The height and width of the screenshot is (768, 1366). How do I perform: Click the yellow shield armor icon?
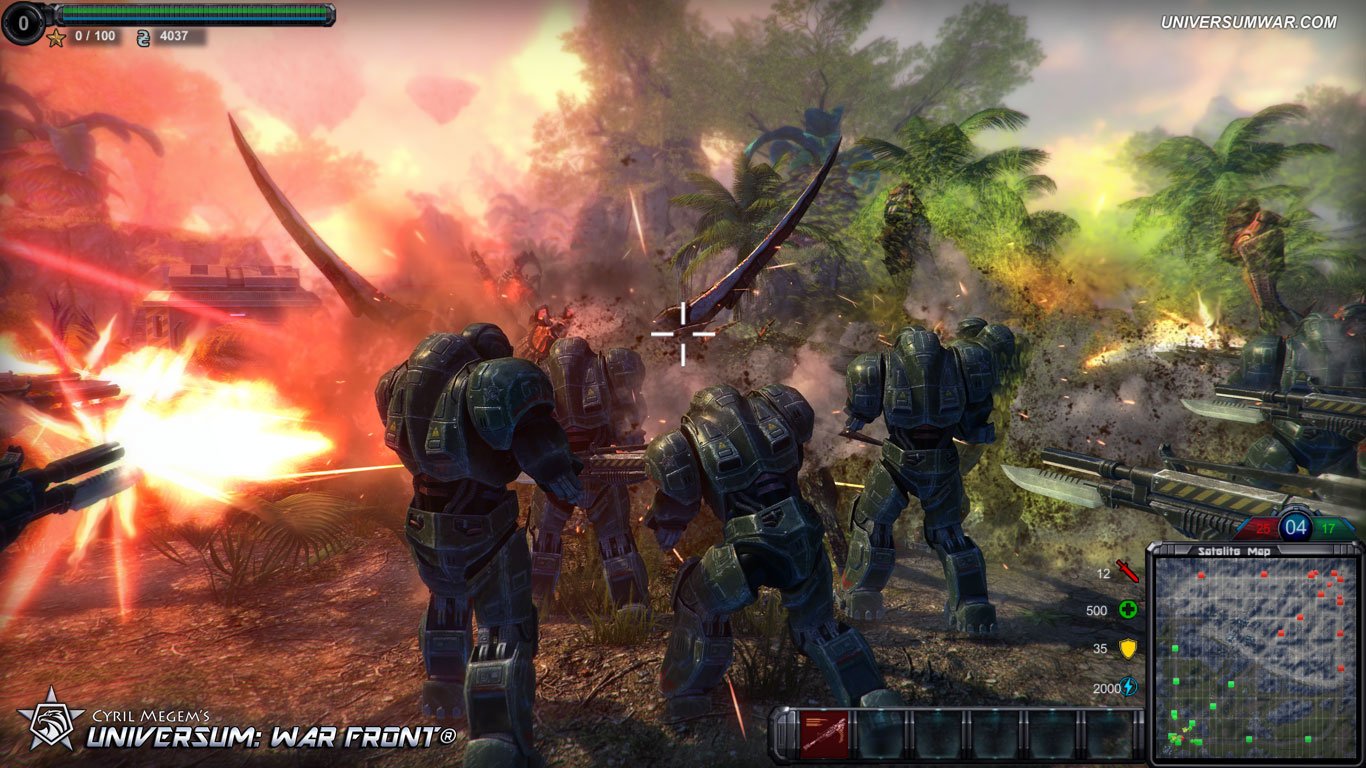tap(1129, 648)
